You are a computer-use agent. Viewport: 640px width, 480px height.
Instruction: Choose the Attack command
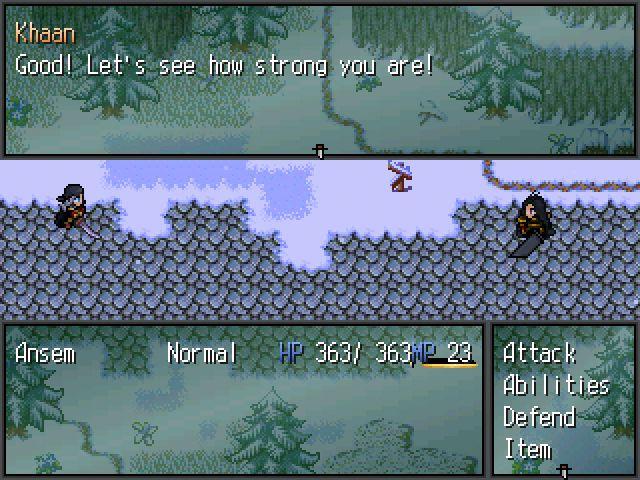(x=539, y=353)
